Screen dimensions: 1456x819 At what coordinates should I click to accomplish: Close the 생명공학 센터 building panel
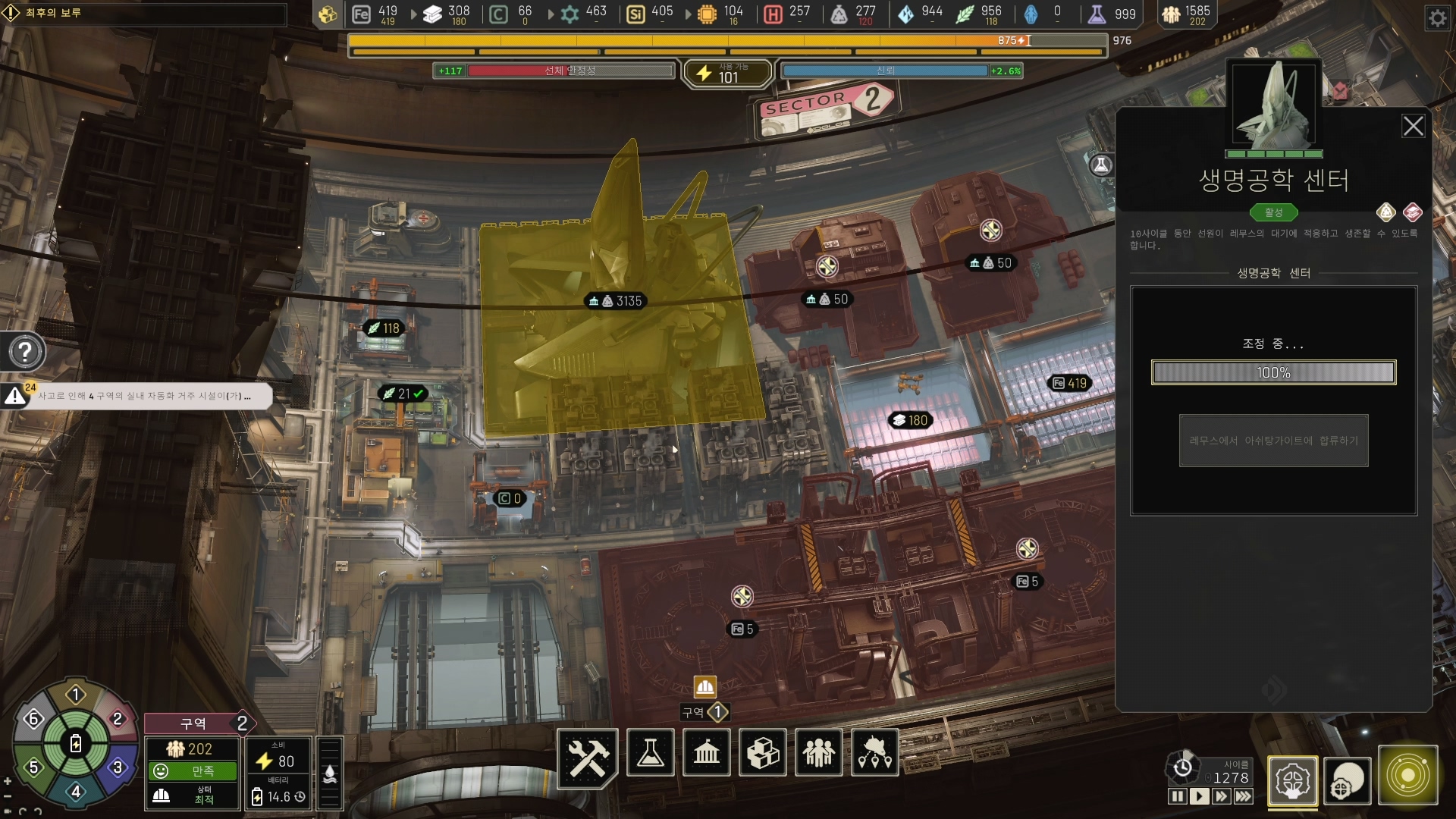(1413, 126)
